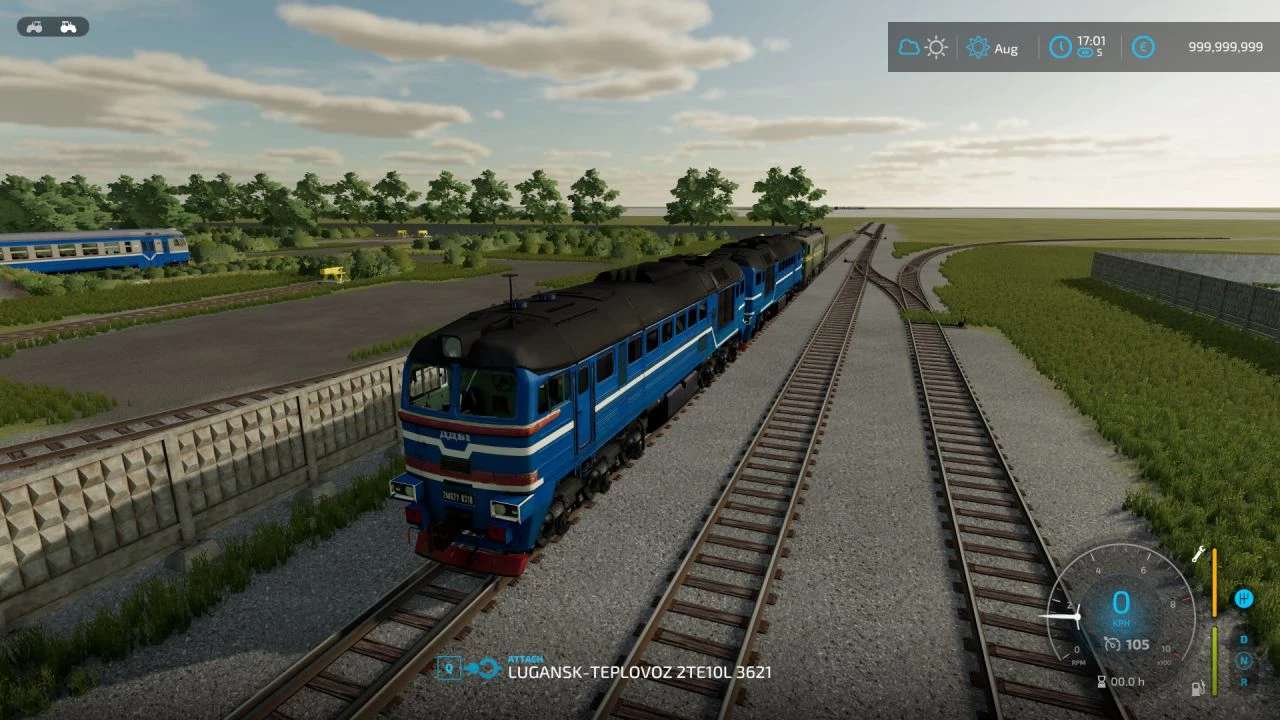This screenshot has height=720, width=1280.
Task: Click the operating hours hourglass icon
Action: (x=1102, y=682)
